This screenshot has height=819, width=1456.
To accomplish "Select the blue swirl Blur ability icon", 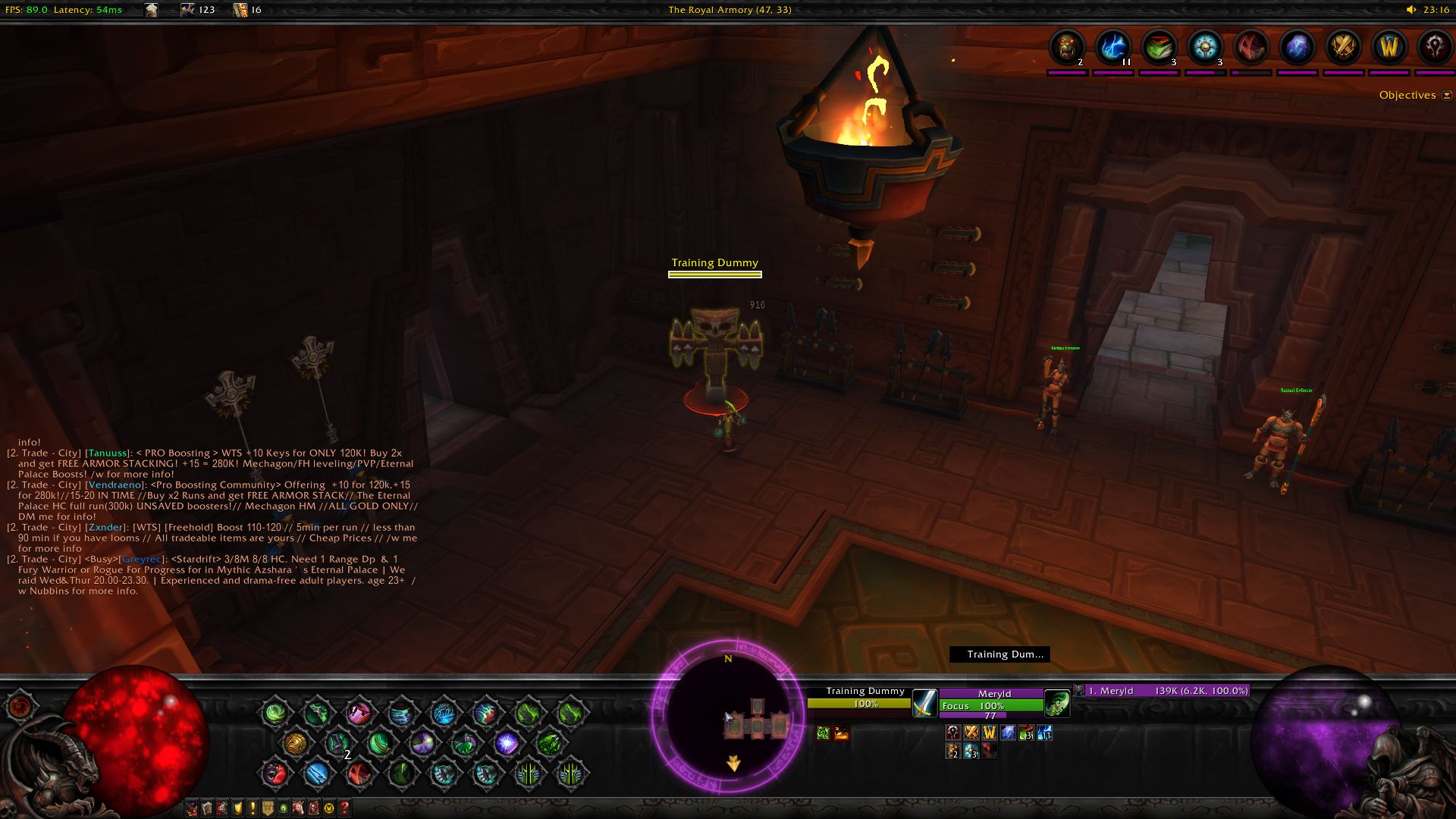I will 317,773.
